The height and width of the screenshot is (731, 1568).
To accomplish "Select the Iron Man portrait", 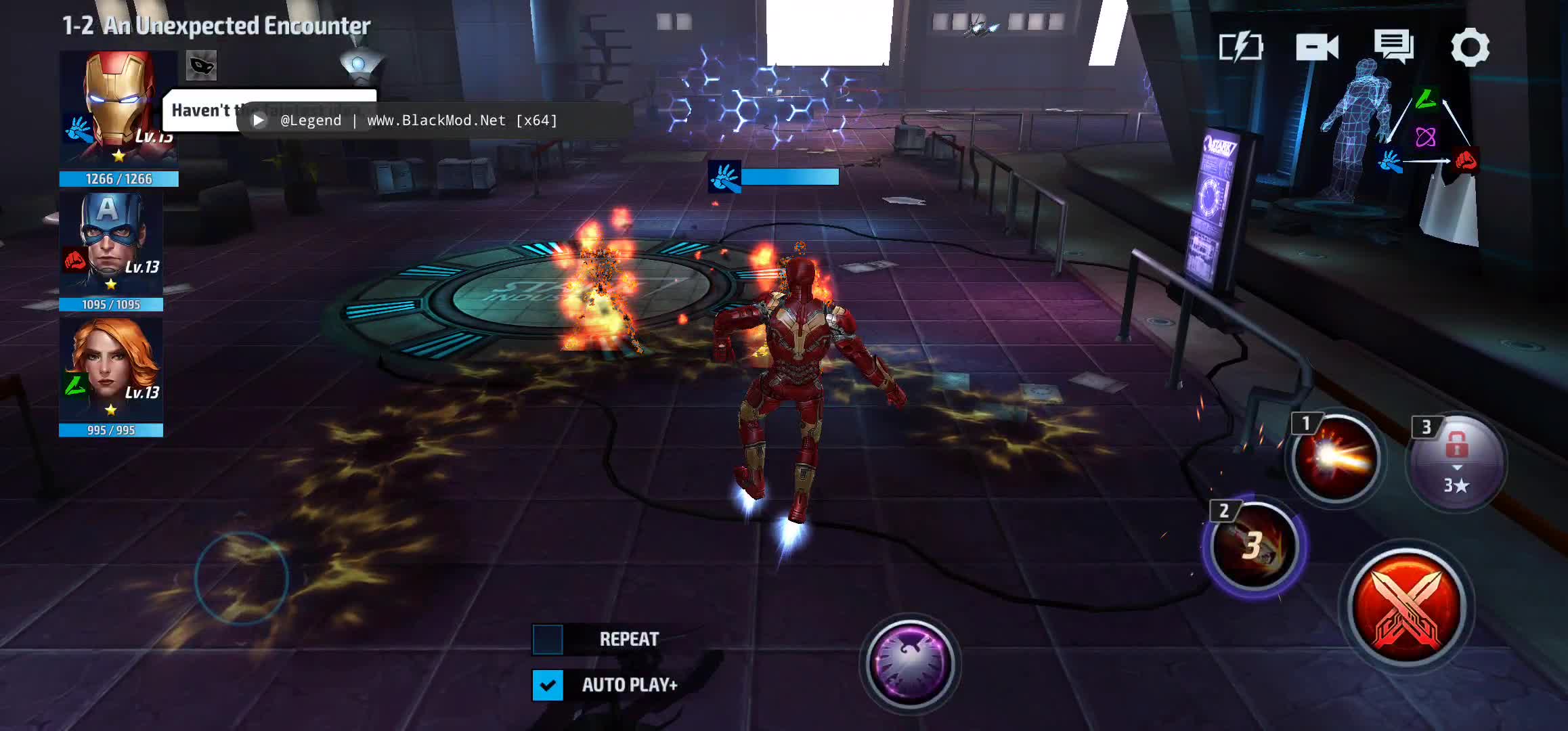I will pyautogui.click(x=118, y=108).
